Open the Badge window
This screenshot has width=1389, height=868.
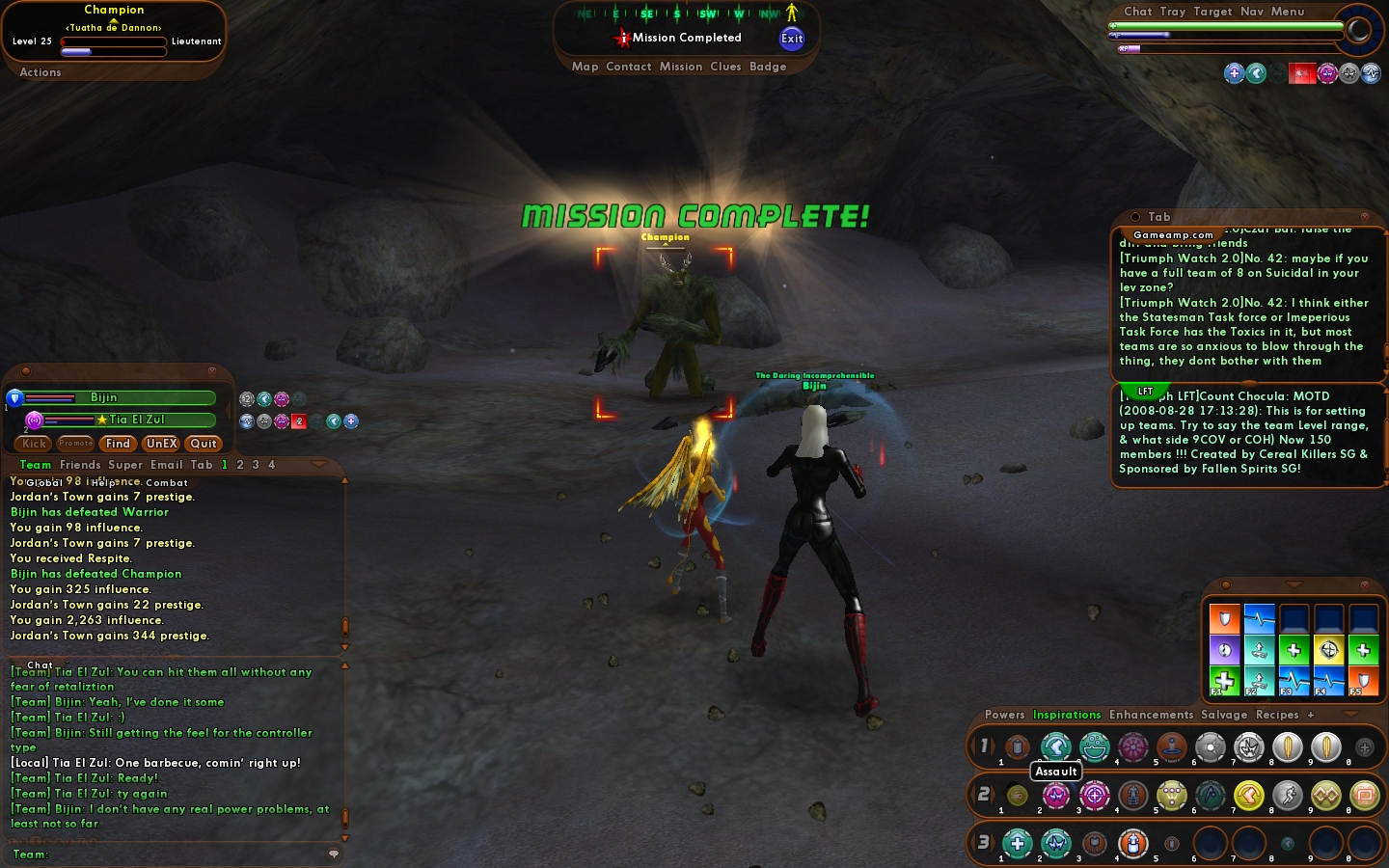pyautogui.click(x=768, y=67)
